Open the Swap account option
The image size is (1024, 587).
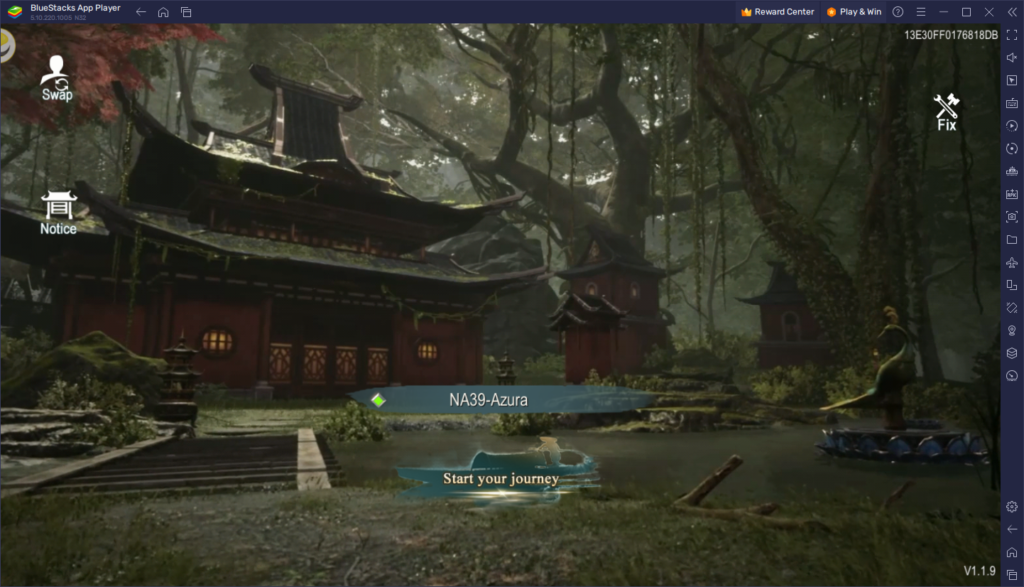(57, 78)
